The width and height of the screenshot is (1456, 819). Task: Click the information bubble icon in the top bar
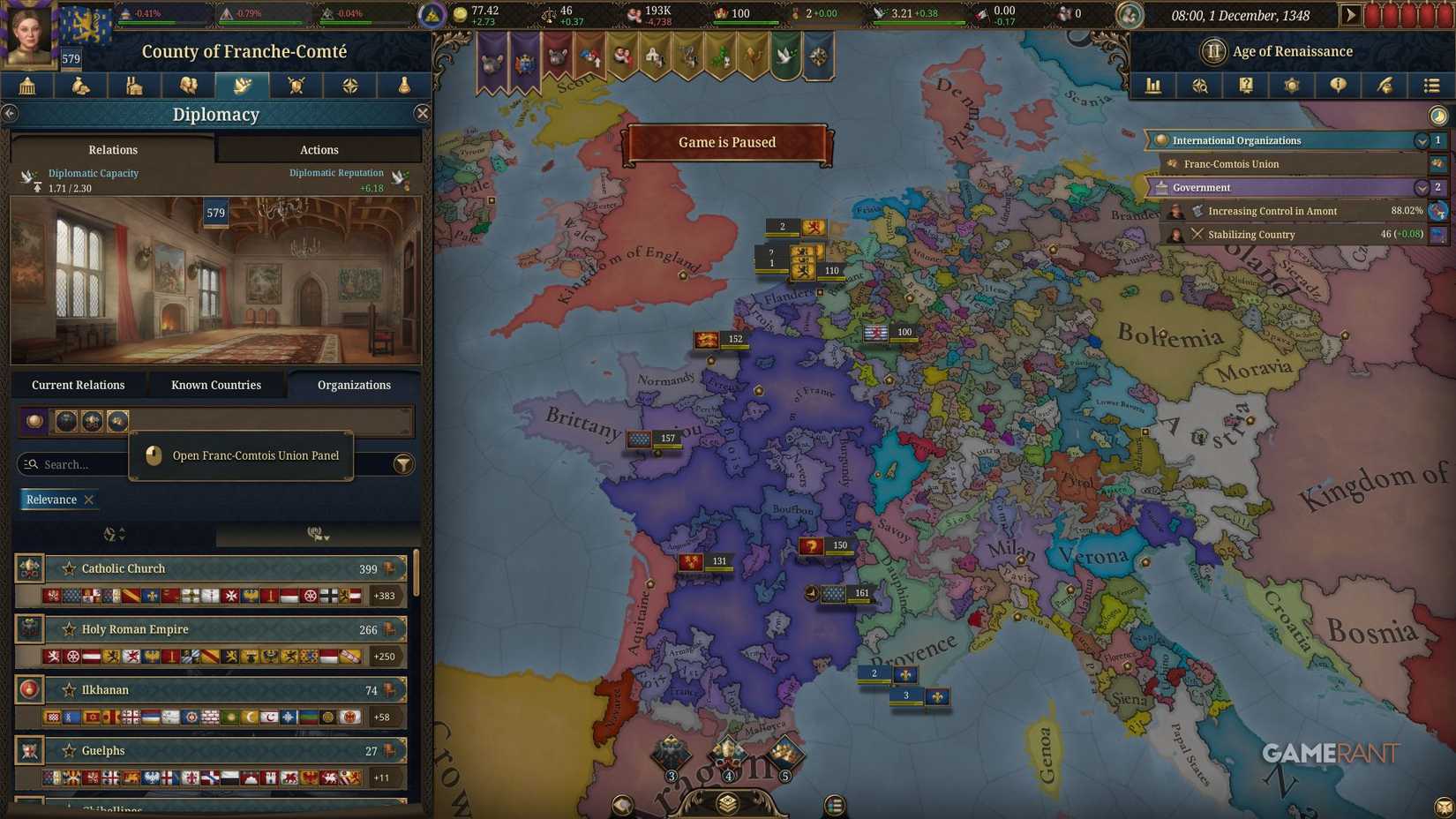coord(1339,86)
